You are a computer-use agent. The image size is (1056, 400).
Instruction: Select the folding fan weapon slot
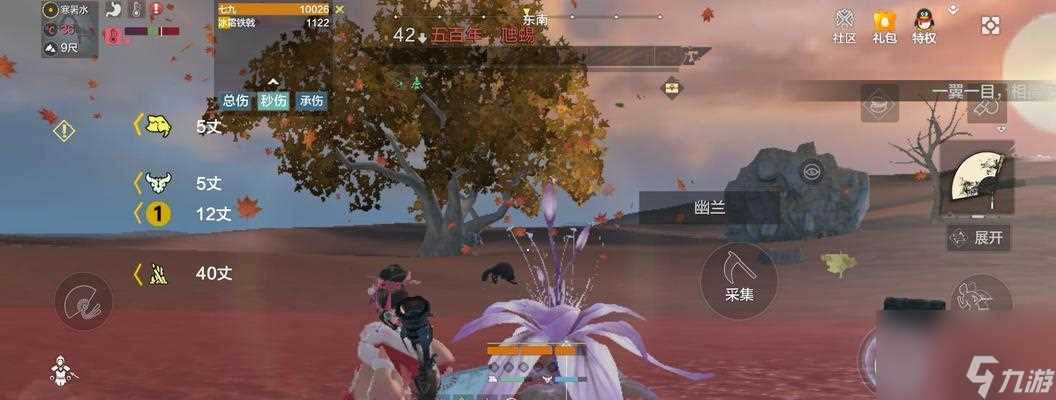[976, 177]
